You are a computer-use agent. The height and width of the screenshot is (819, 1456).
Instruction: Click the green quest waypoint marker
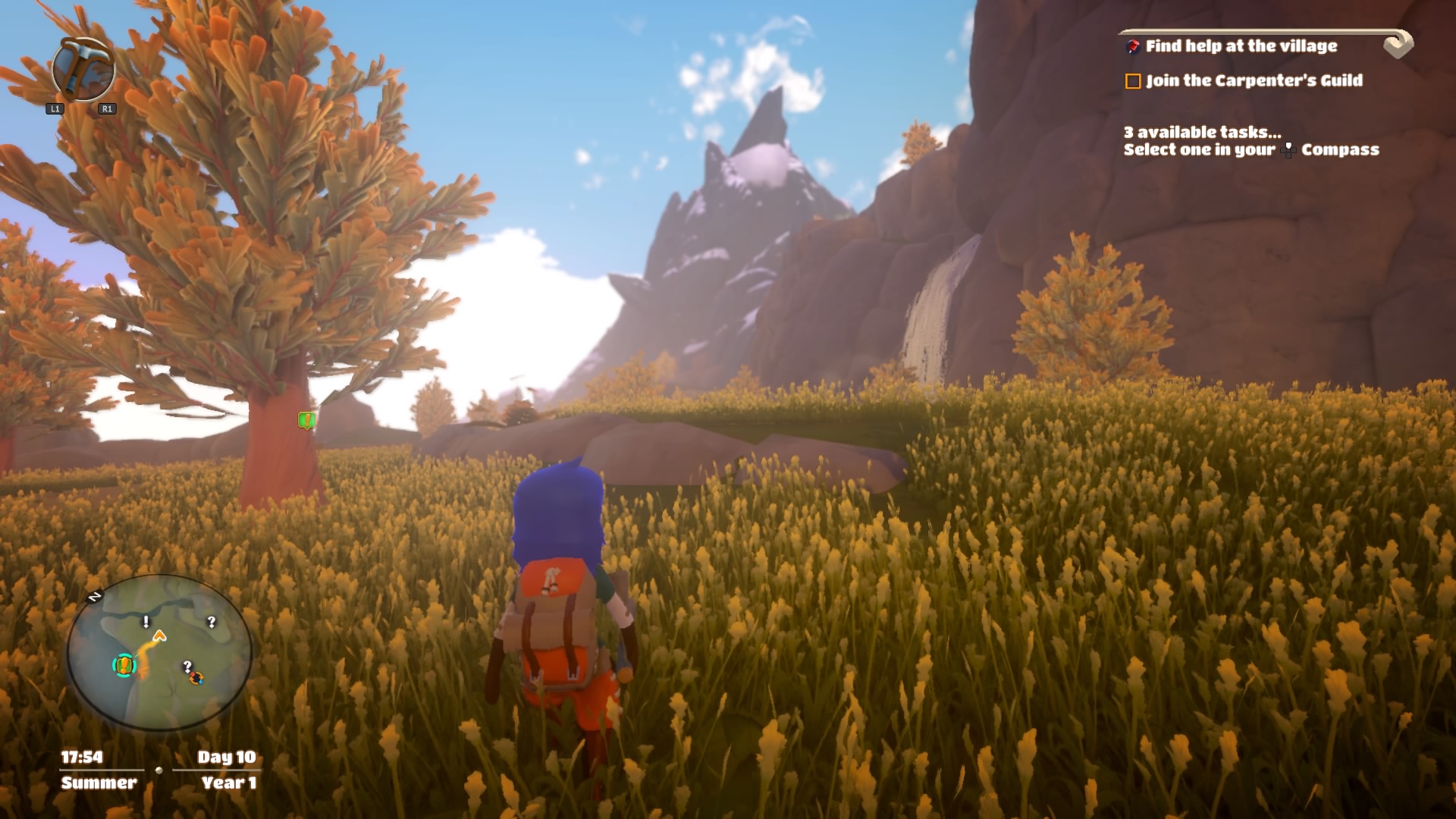306,420
